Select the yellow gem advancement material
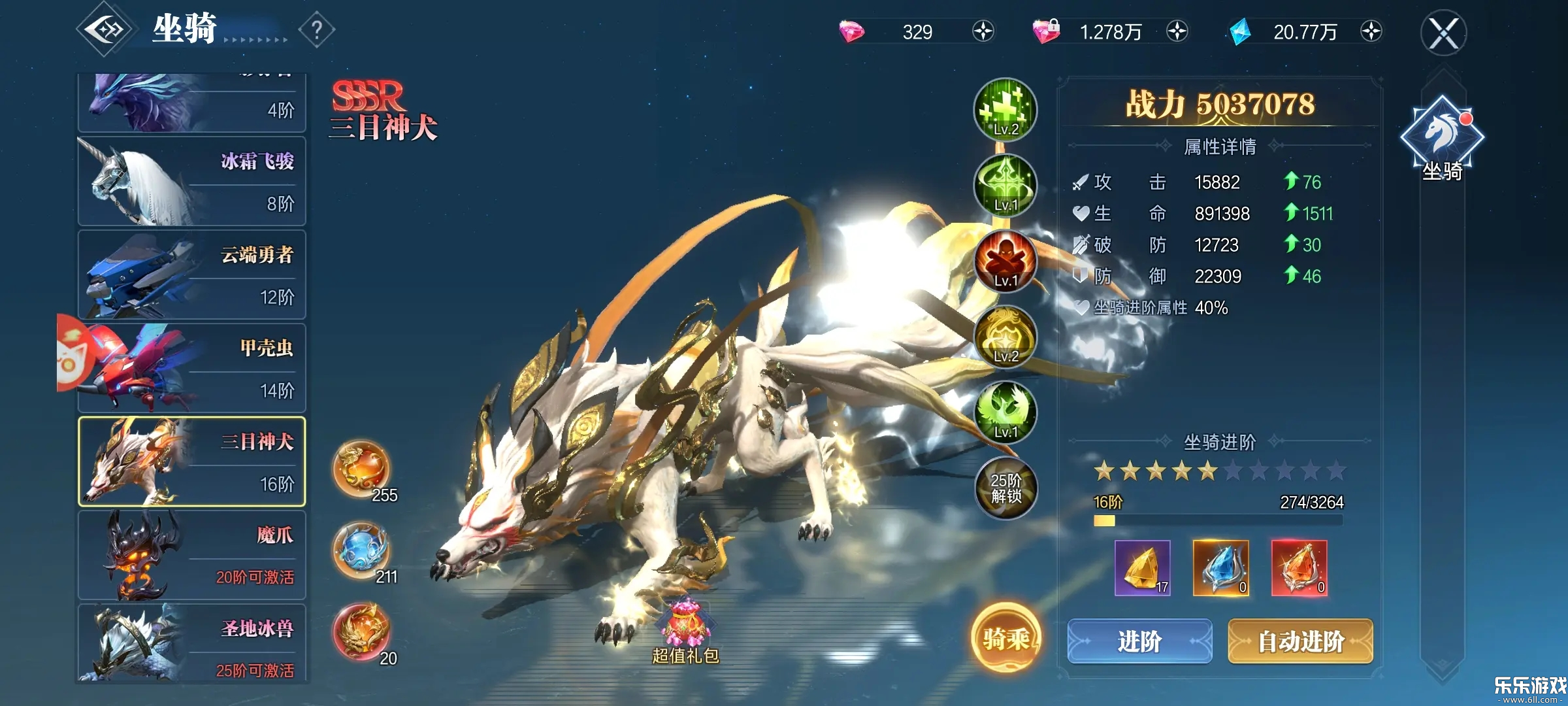The width and height of the screenshot is (1568, 706). [1142, 567]
